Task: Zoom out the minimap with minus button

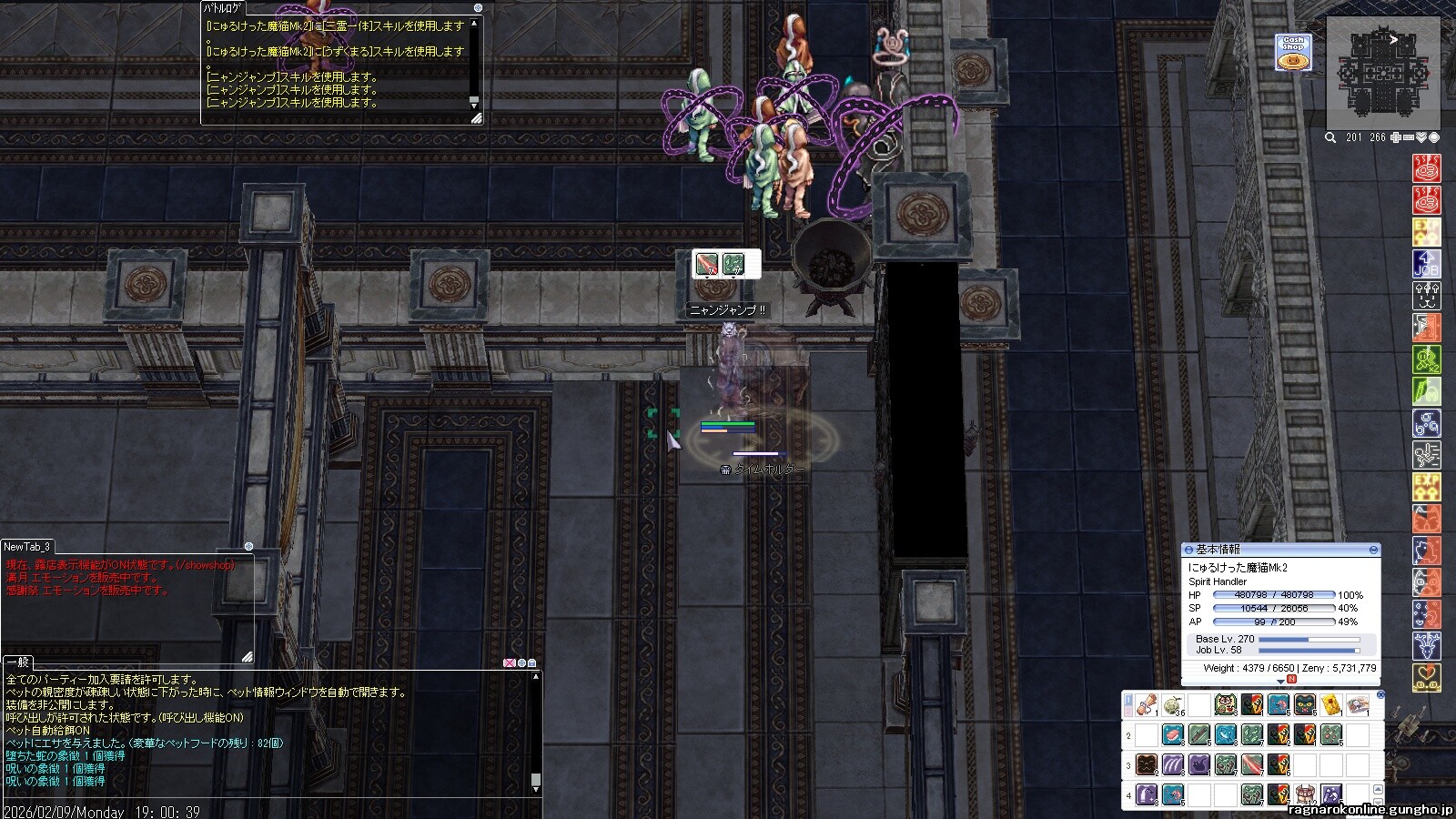Action: tap(1409, 137)
